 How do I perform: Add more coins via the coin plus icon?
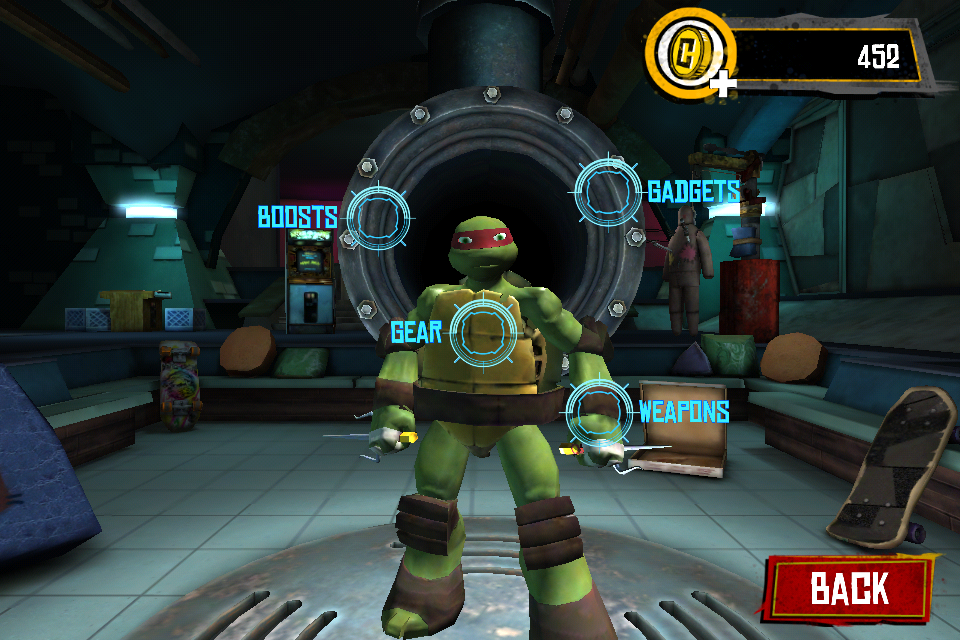coord(722,84)
